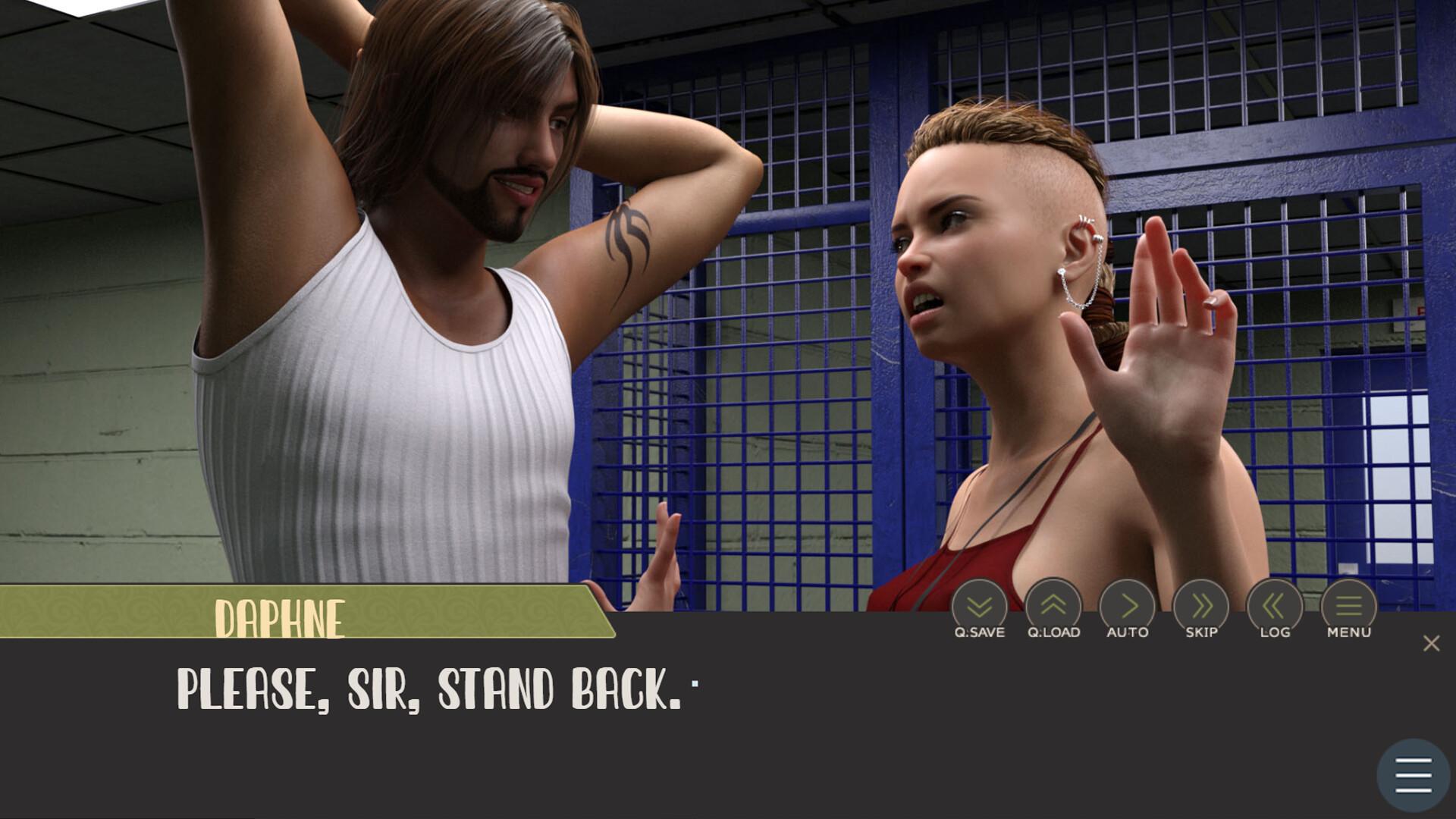Open the game MENU
1456x819 pixels.
tap(1348, 607)
